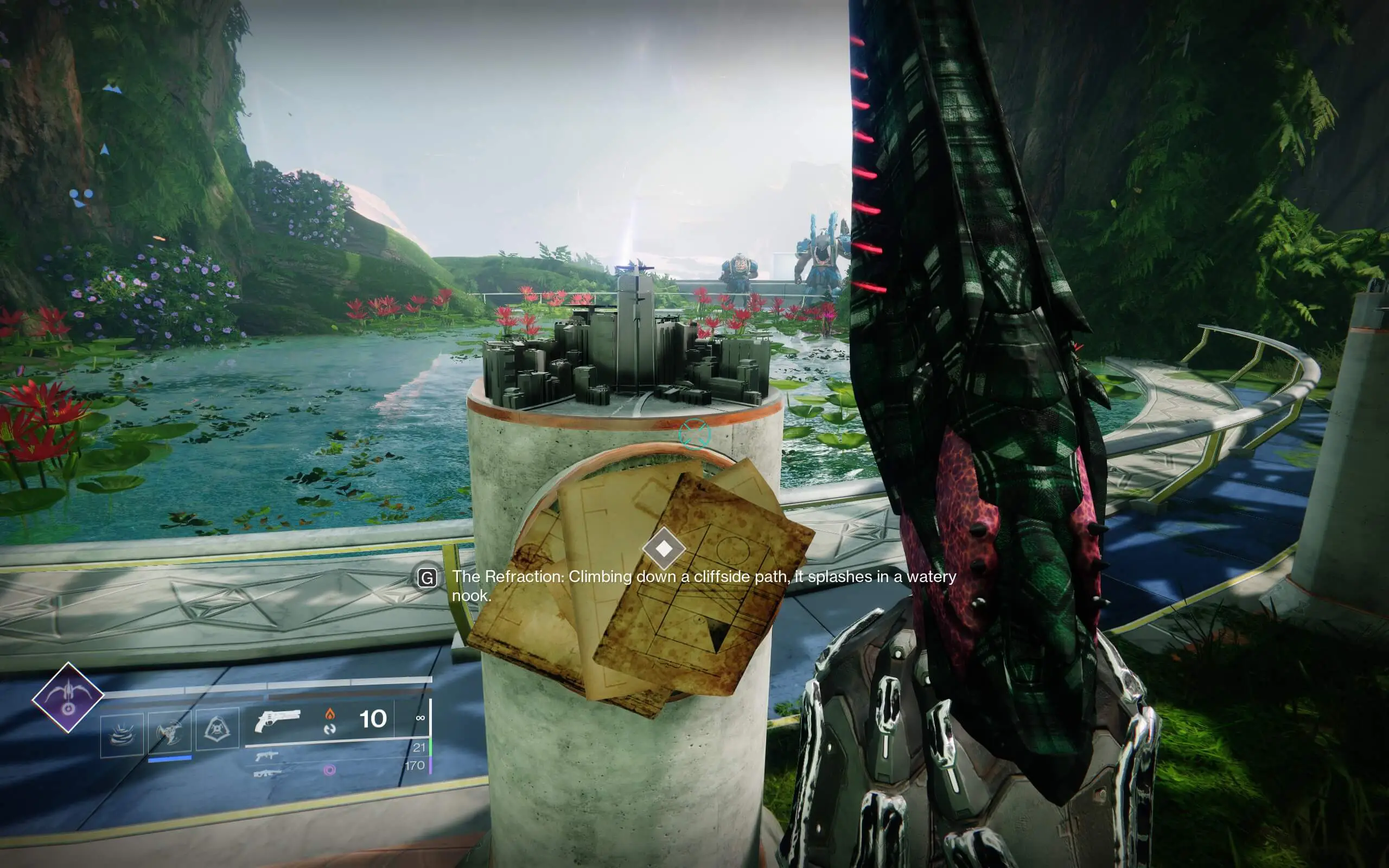Expand the blue melee charge meter

pos(170,759)
